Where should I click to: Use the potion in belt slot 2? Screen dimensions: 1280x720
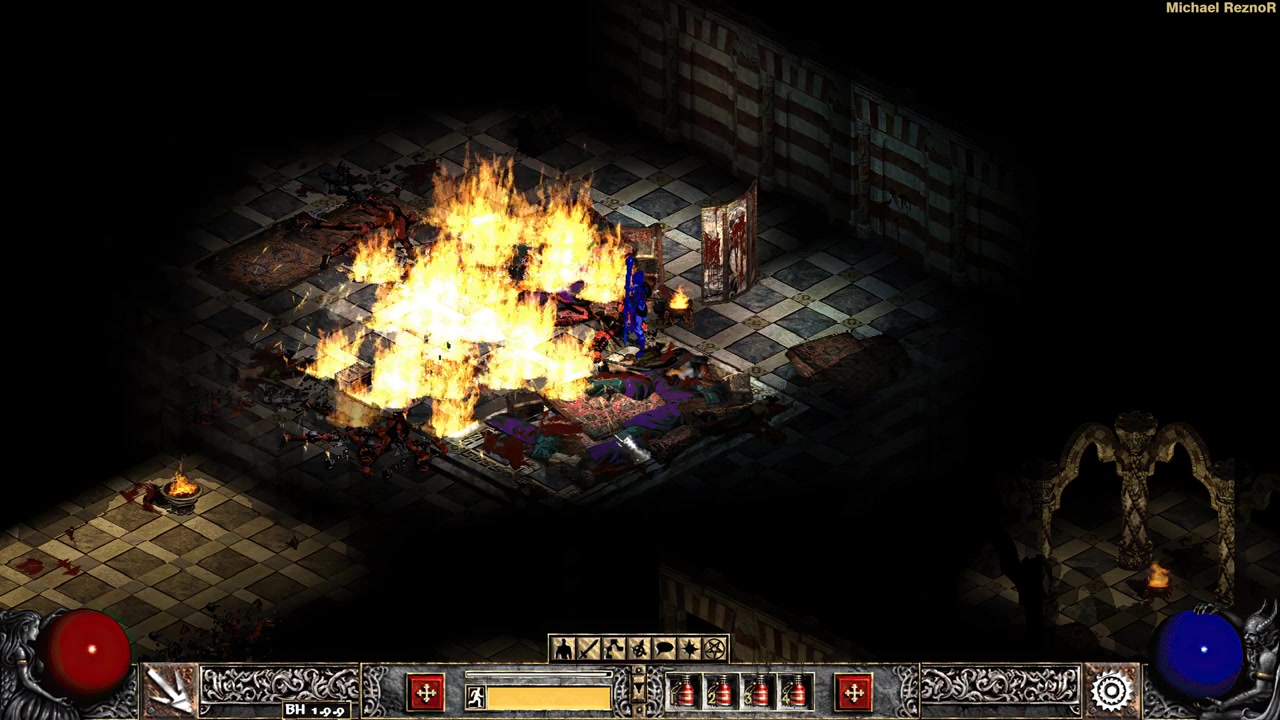point(722,692)
